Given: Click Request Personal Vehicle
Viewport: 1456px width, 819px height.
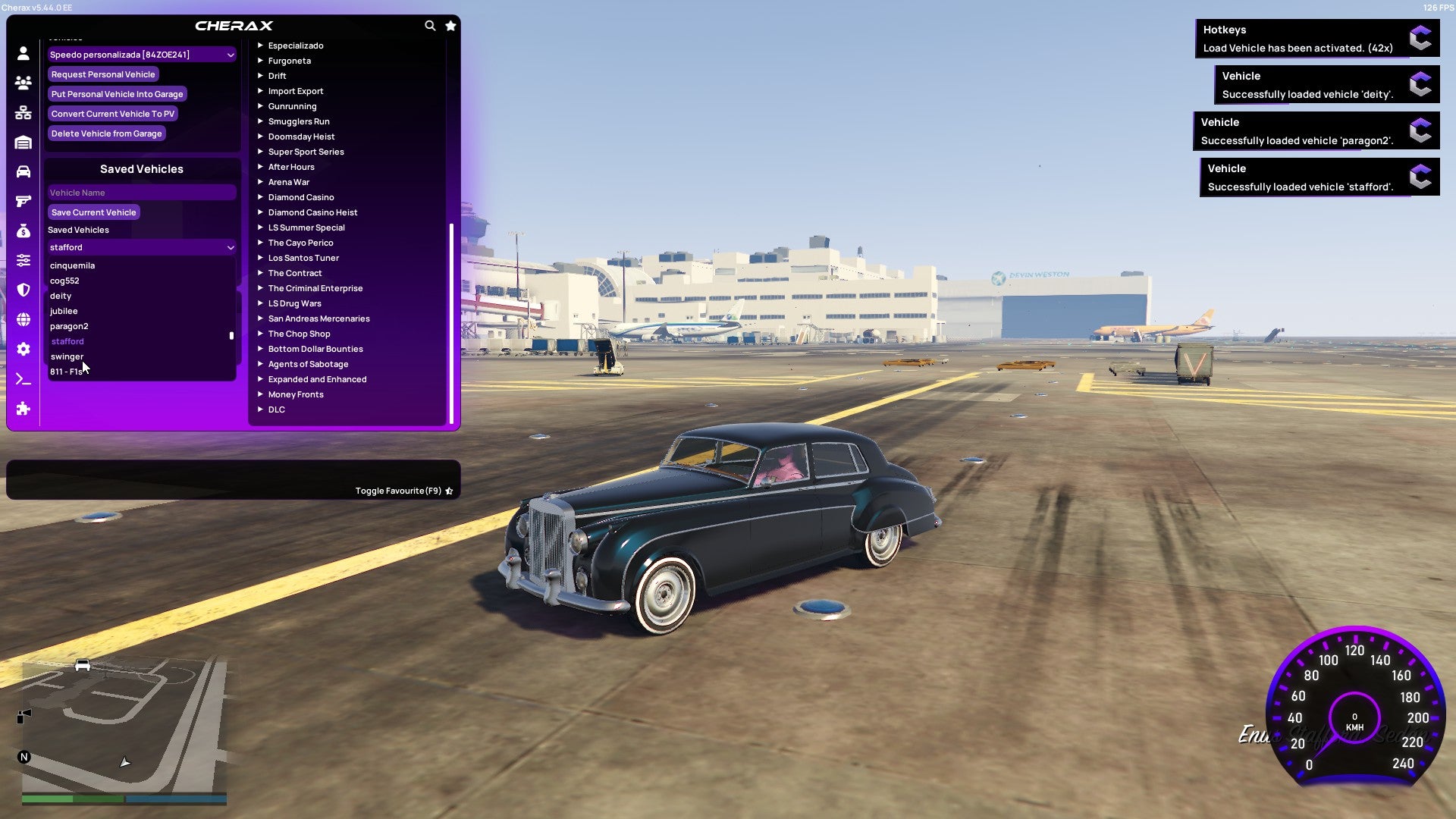Looking at the screenshot, I should pyautogui.click(x=103, y=74).
